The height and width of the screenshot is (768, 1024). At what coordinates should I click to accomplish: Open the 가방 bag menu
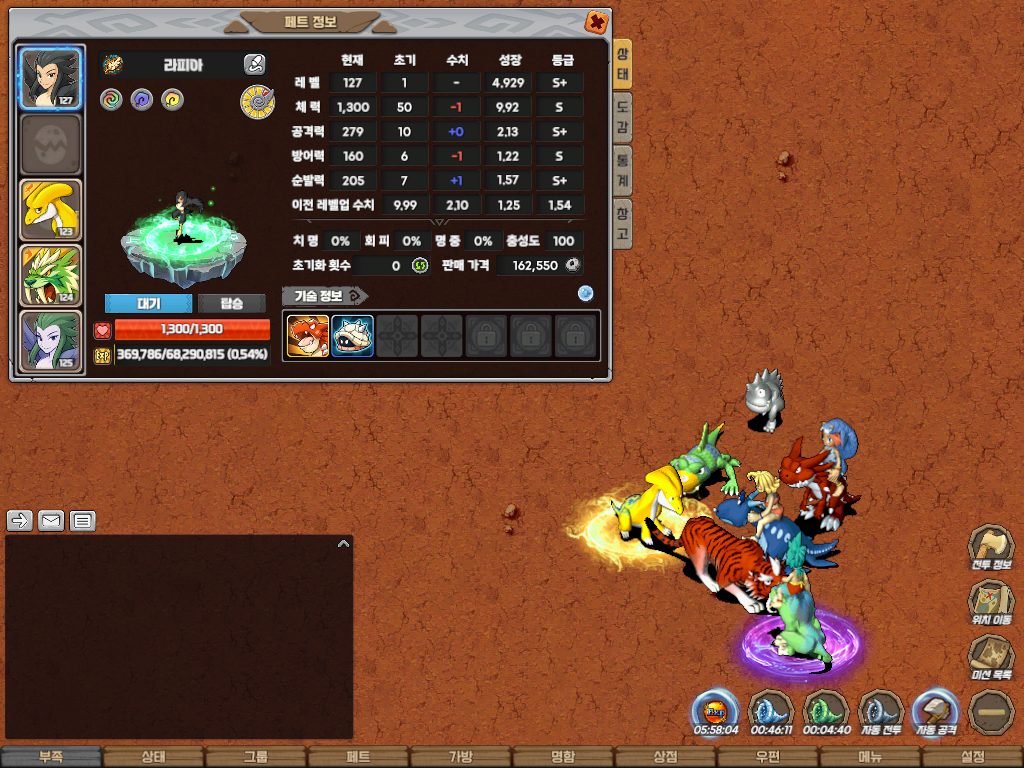pos(460,757)
